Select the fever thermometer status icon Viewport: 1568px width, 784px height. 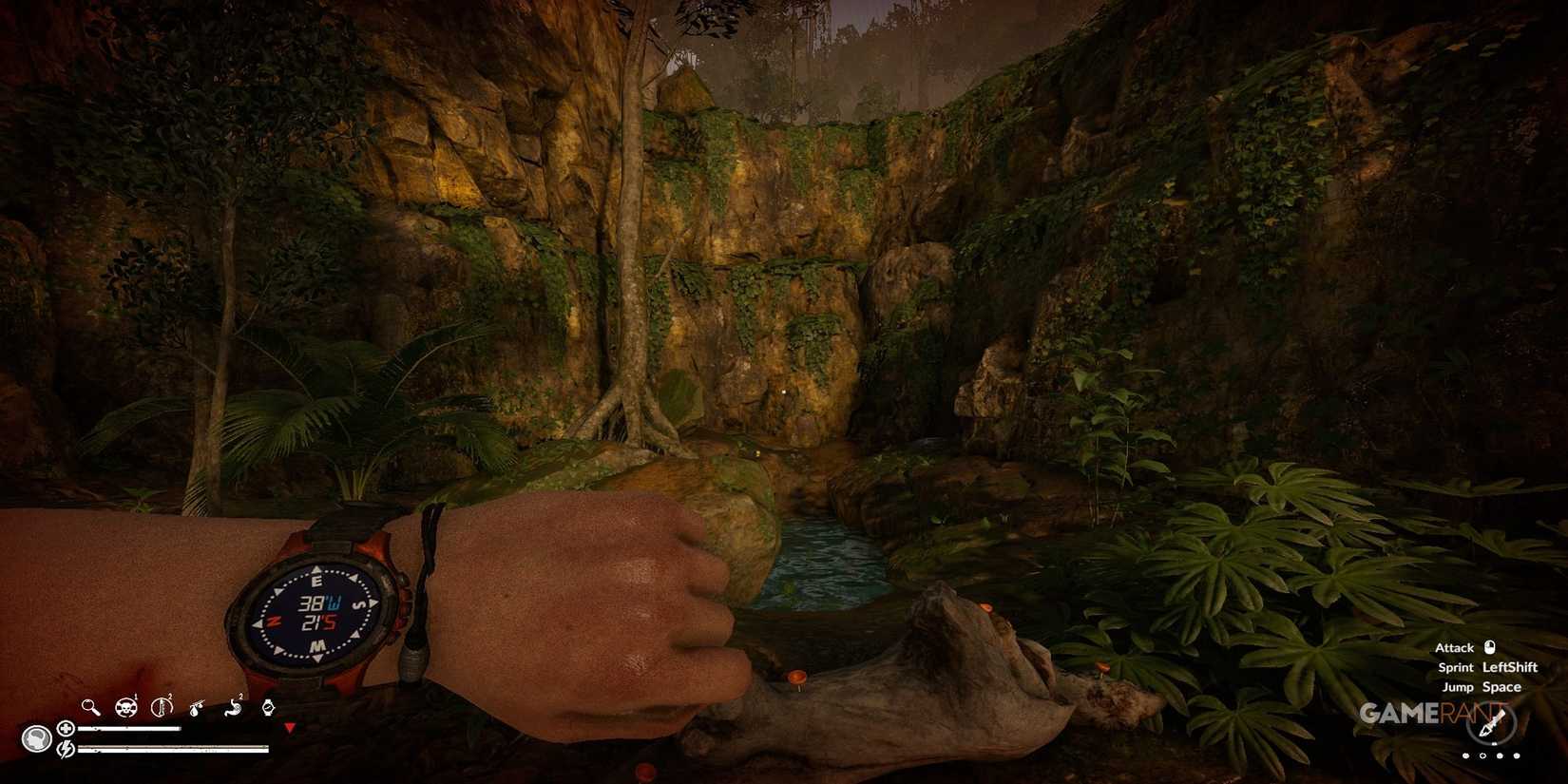point(162,707)
